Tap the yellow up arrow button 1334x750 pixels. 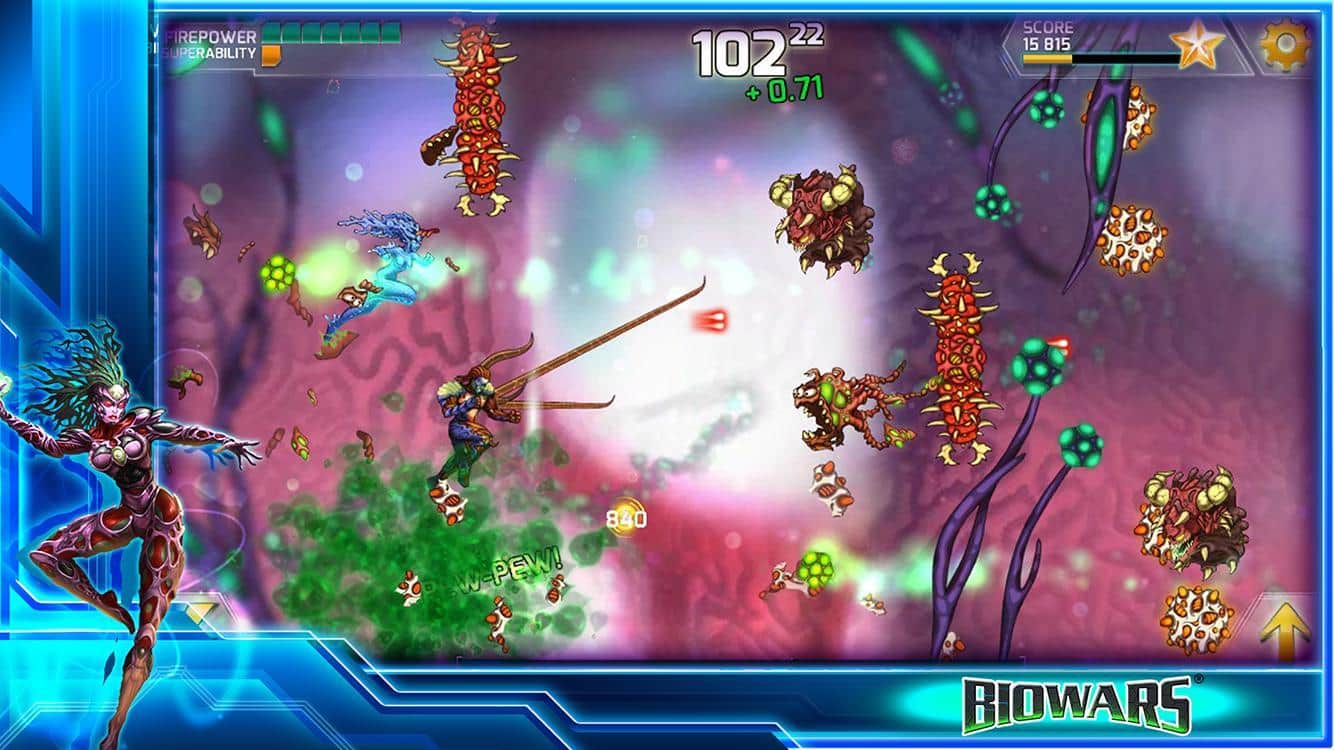pyautogui.click(x=1284, y=629)
